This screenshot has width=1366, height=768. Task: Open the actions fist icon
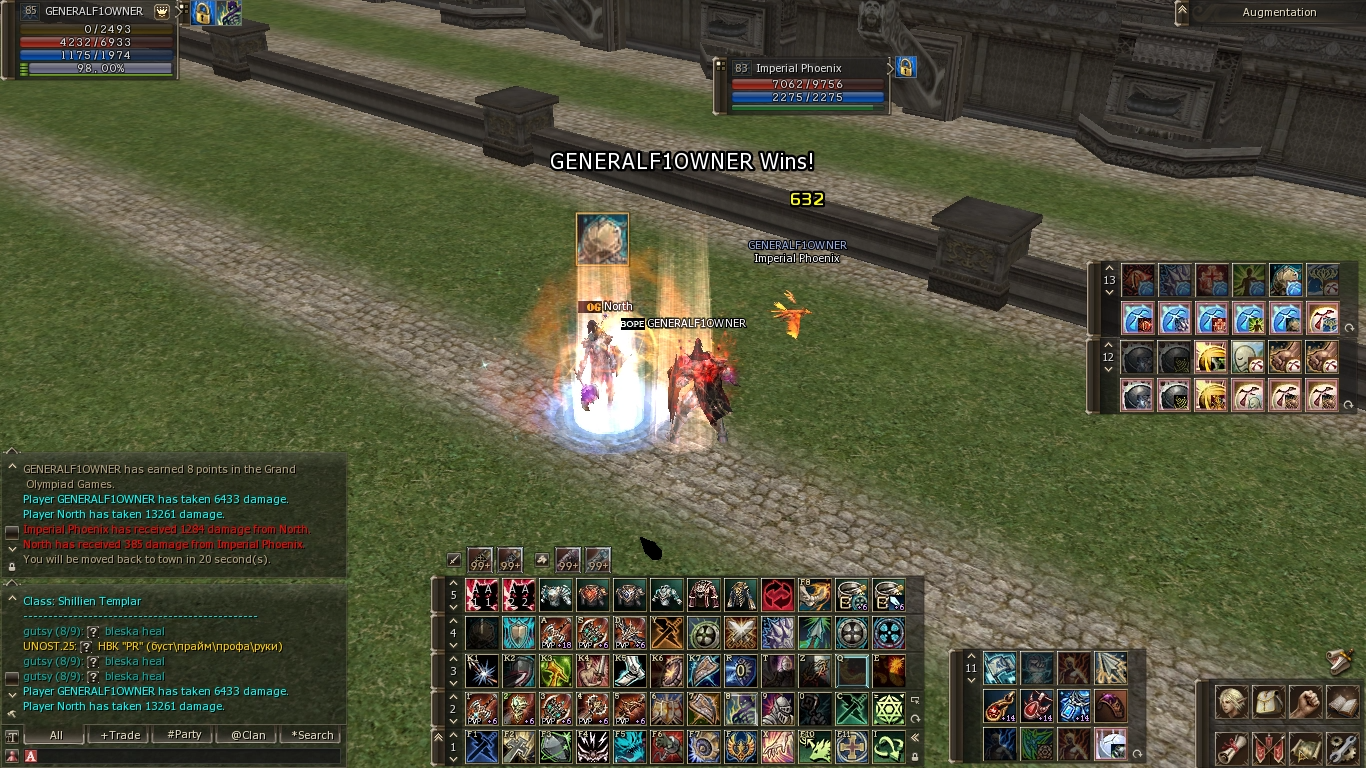(1305, 702)
